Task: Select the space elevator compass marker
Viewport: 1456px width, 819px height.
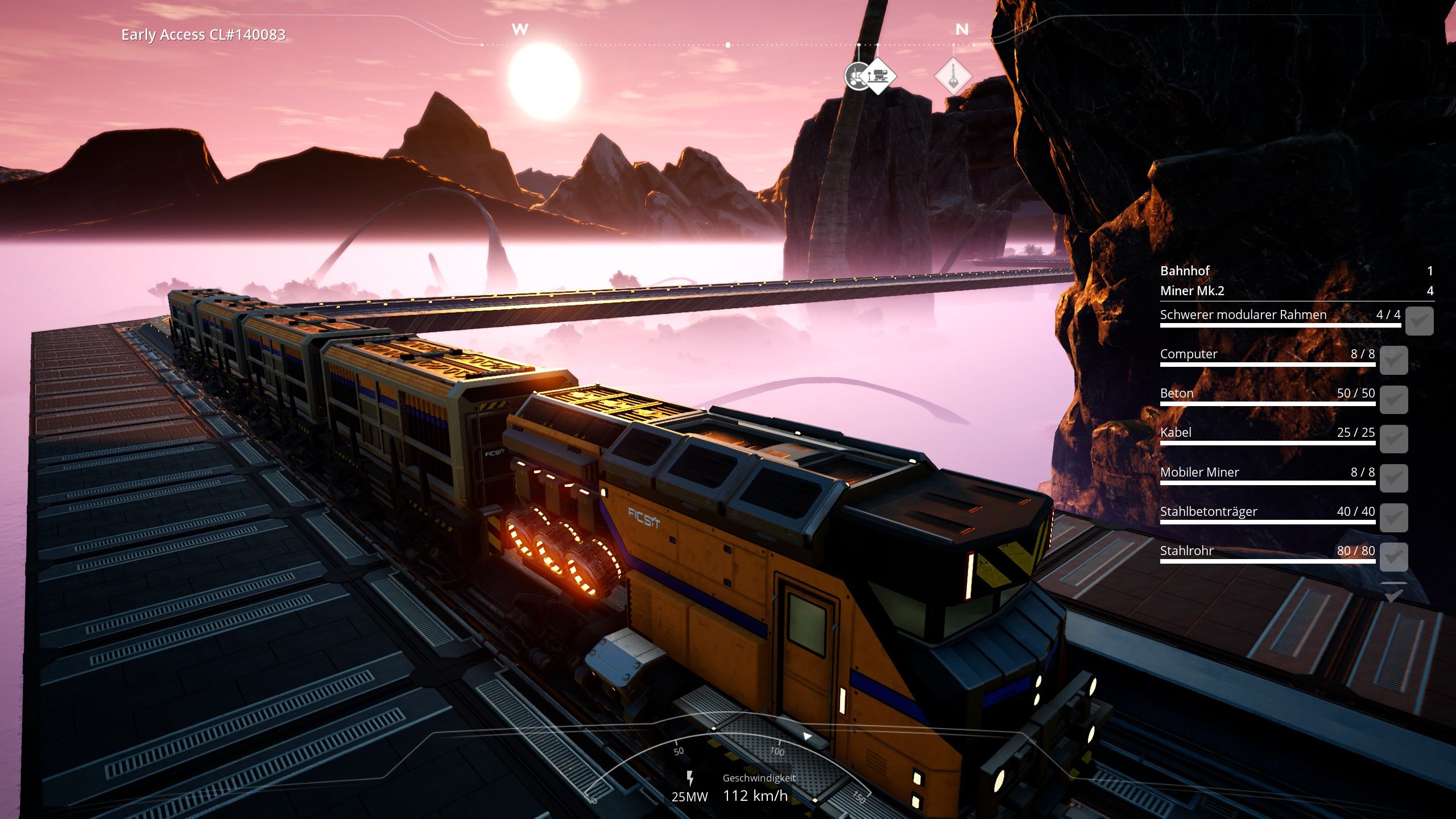Action: coord(953,76)
